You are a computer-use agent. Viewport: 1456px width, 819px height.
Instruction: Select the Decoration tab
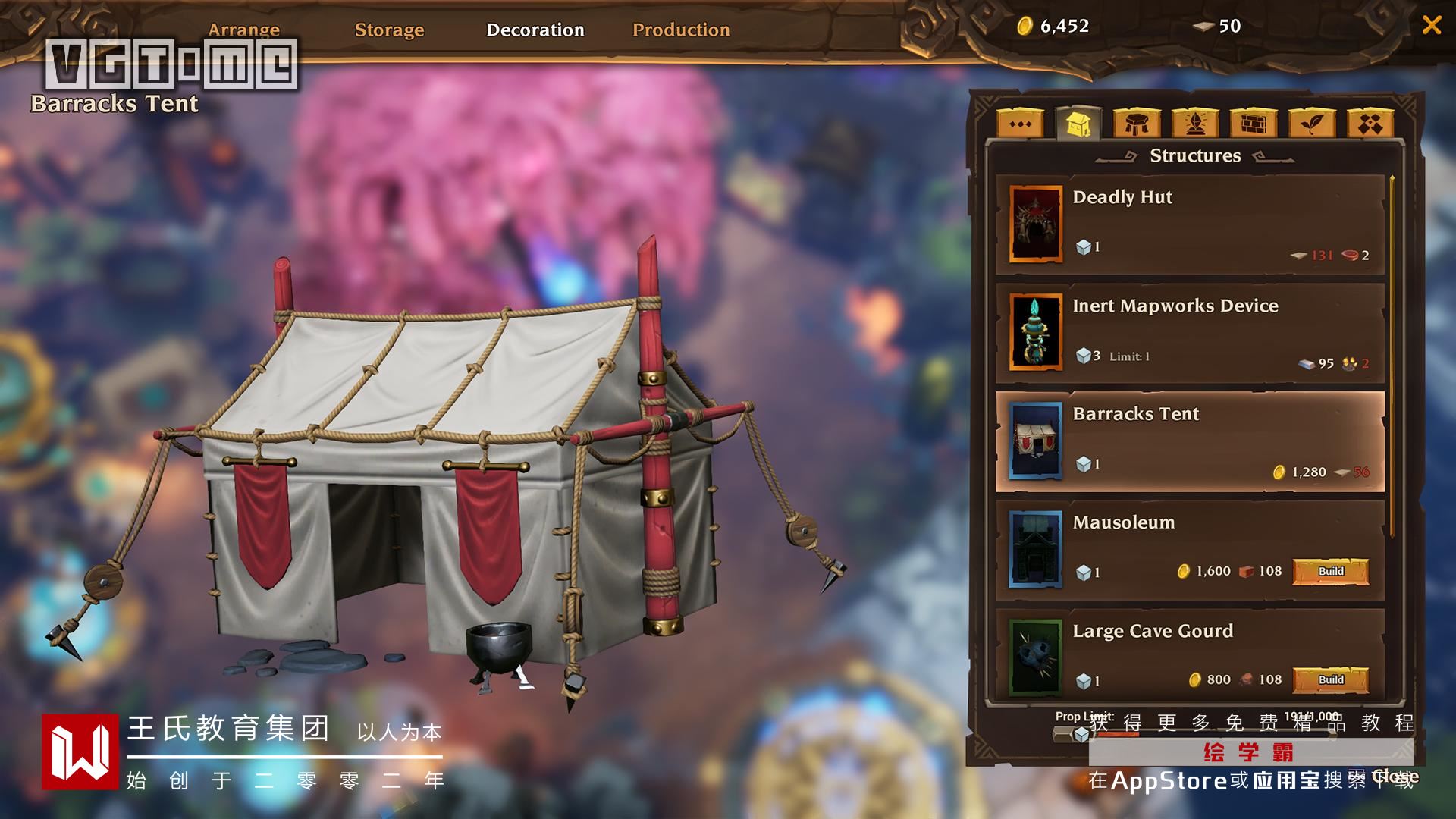click(x=535, y=30)
